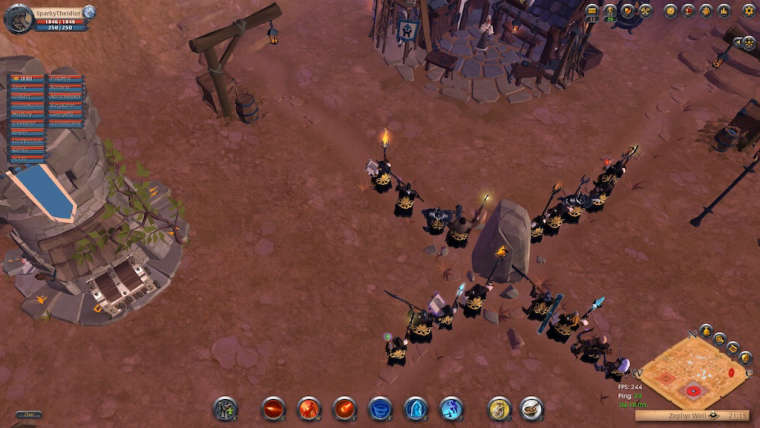The width and height of the screenshot is (760, 428).
Task: Activate the mount ability icon
Action: click(225, 408)
